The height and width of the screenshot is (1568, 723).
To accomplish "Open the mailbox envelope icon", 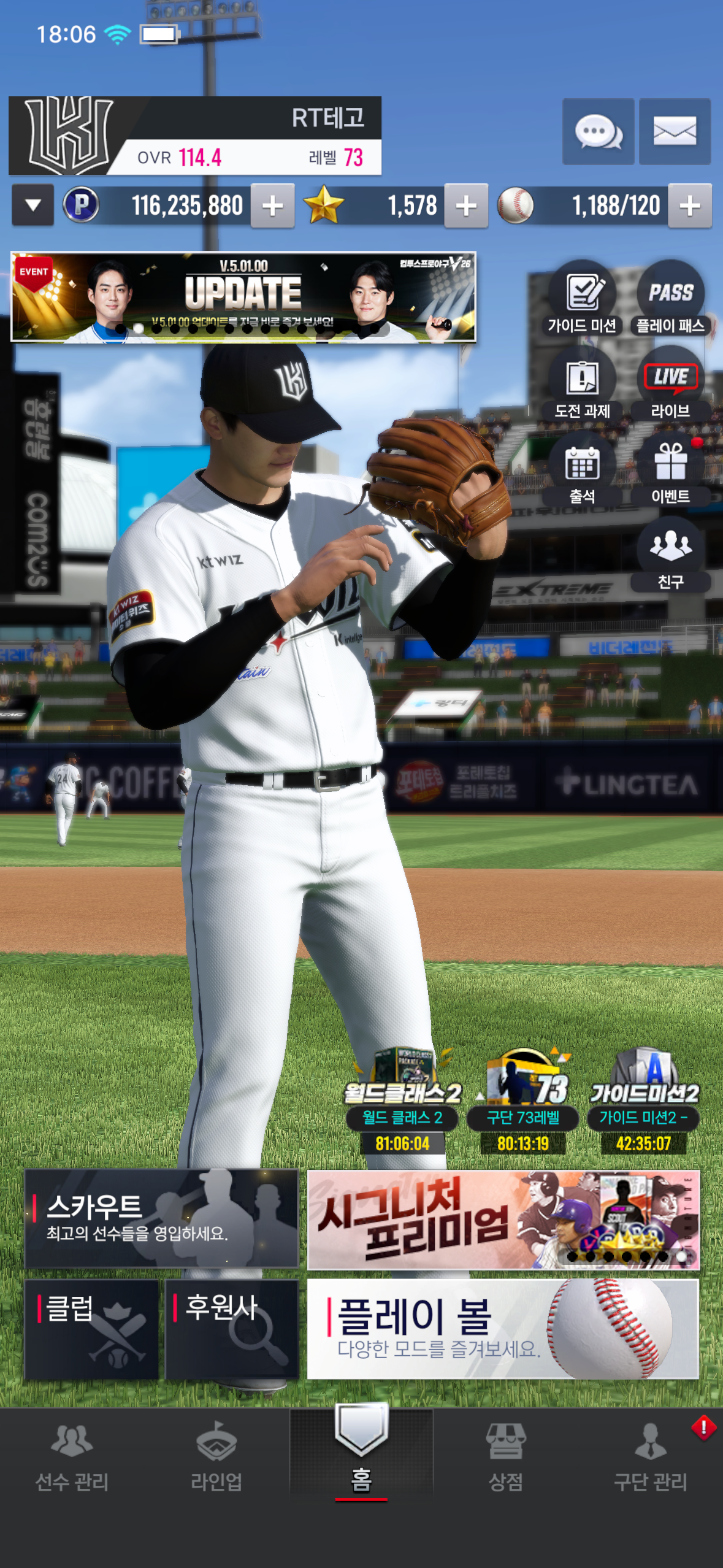I will (675, 131).
